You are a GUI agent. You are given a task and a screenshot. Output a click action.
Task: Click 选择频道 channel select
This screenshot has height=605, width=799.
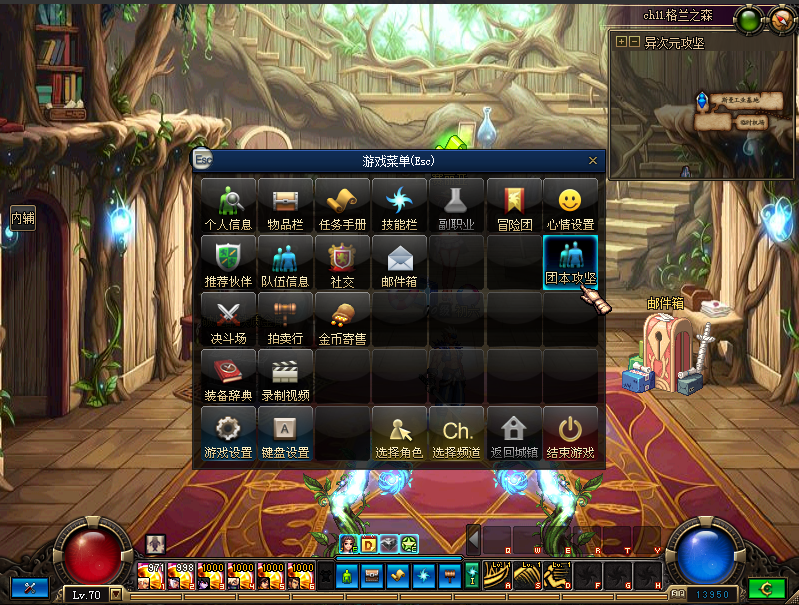[x=456, y=433]
